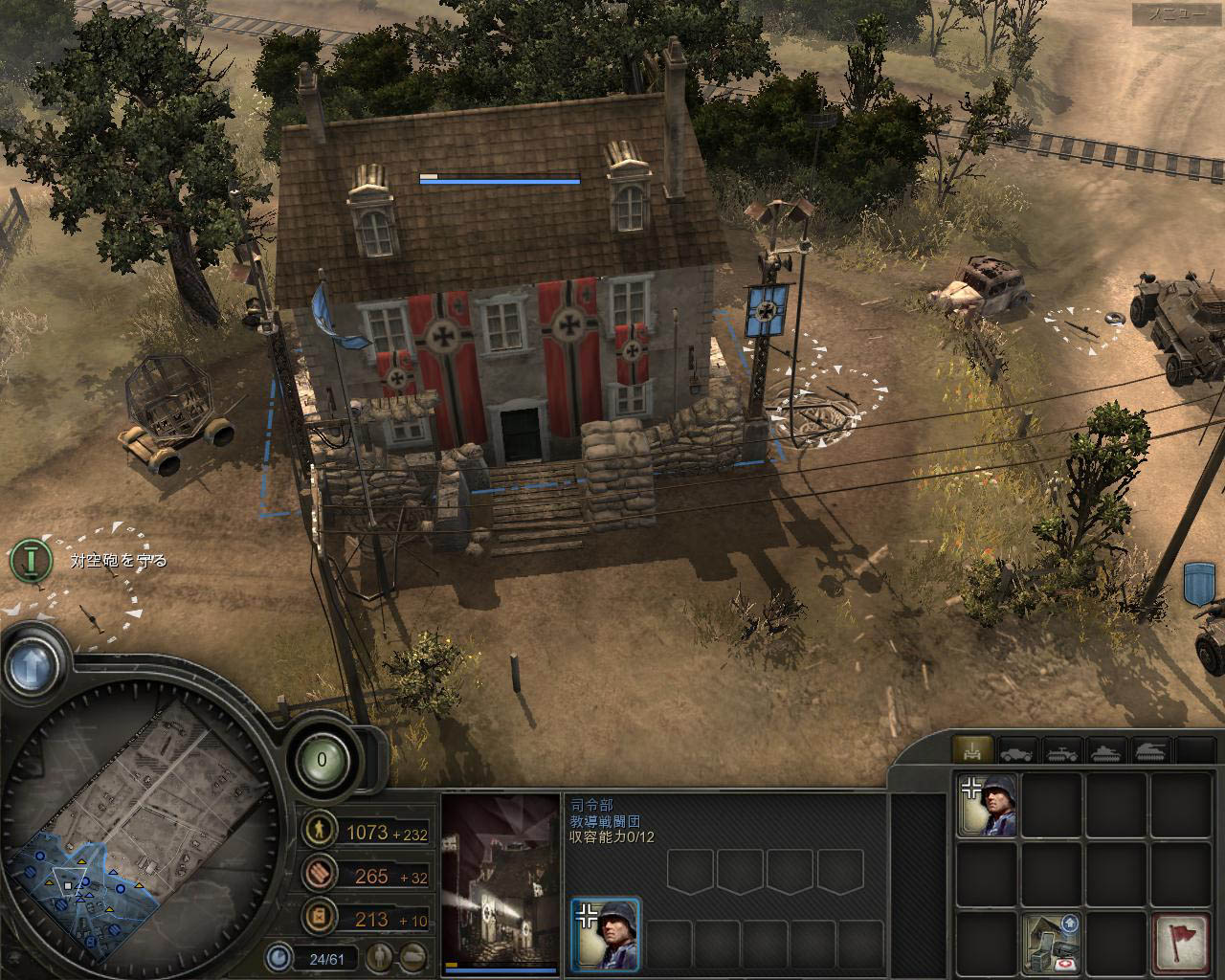Select idle infantry button near population counter
This screenshot has width=1225, height=980.
(x=382, y=955)
